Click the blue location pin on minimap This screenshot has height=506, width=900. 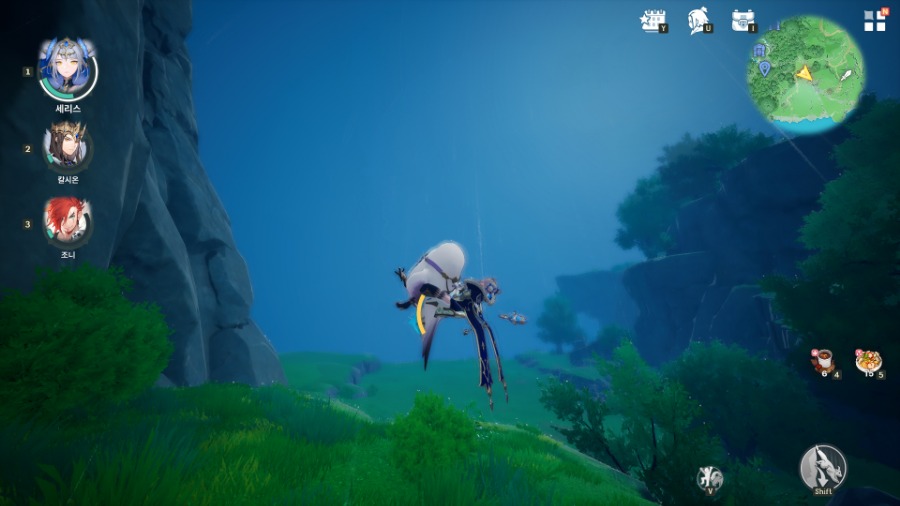[x=765, y=68]
